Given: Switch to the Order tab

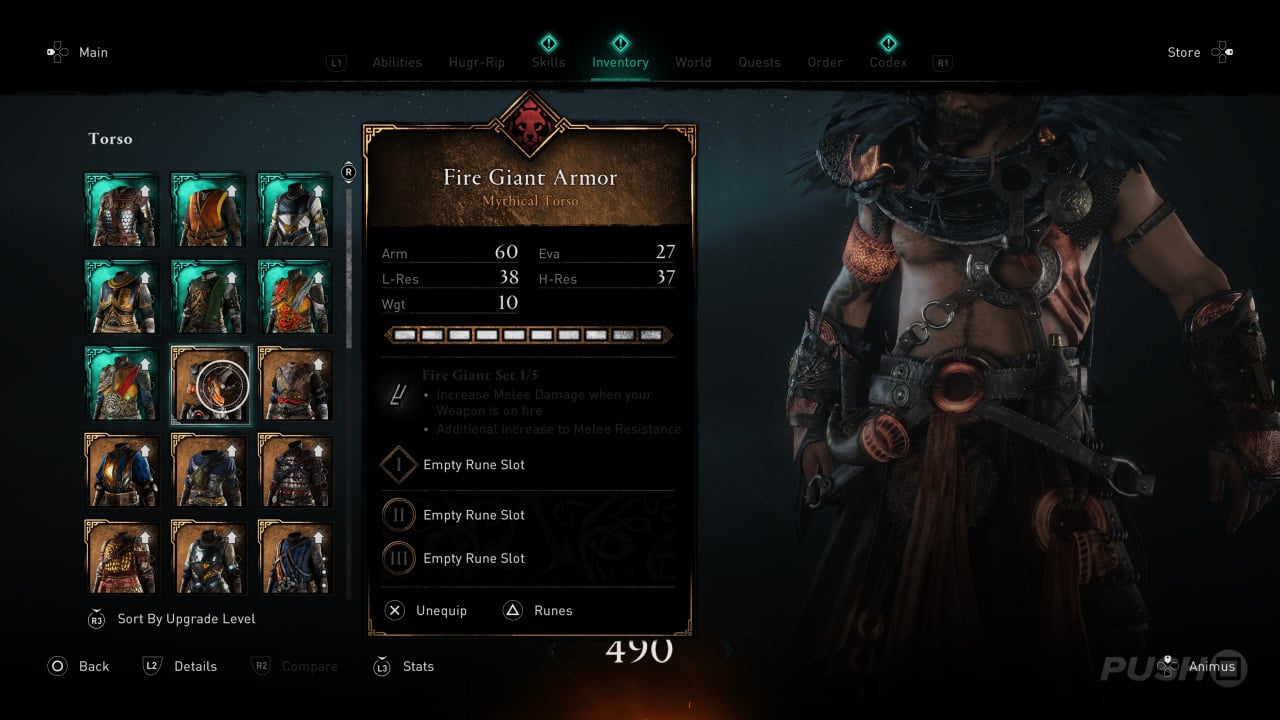Looking at the screenshot, I should tap(825, 62).
